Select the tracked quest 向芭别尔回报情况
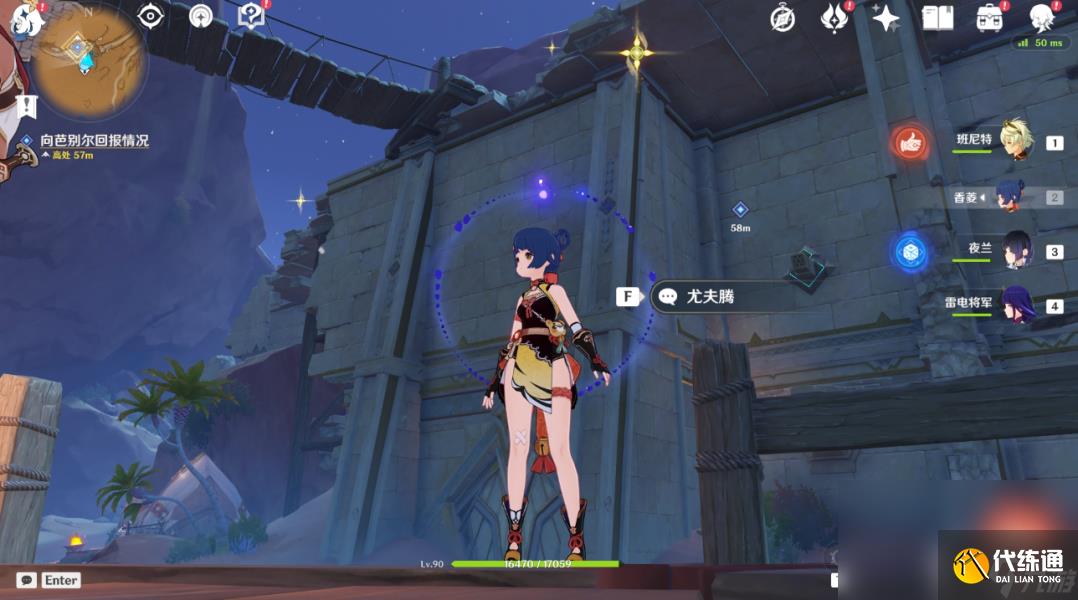 click(x=94, y=141)
